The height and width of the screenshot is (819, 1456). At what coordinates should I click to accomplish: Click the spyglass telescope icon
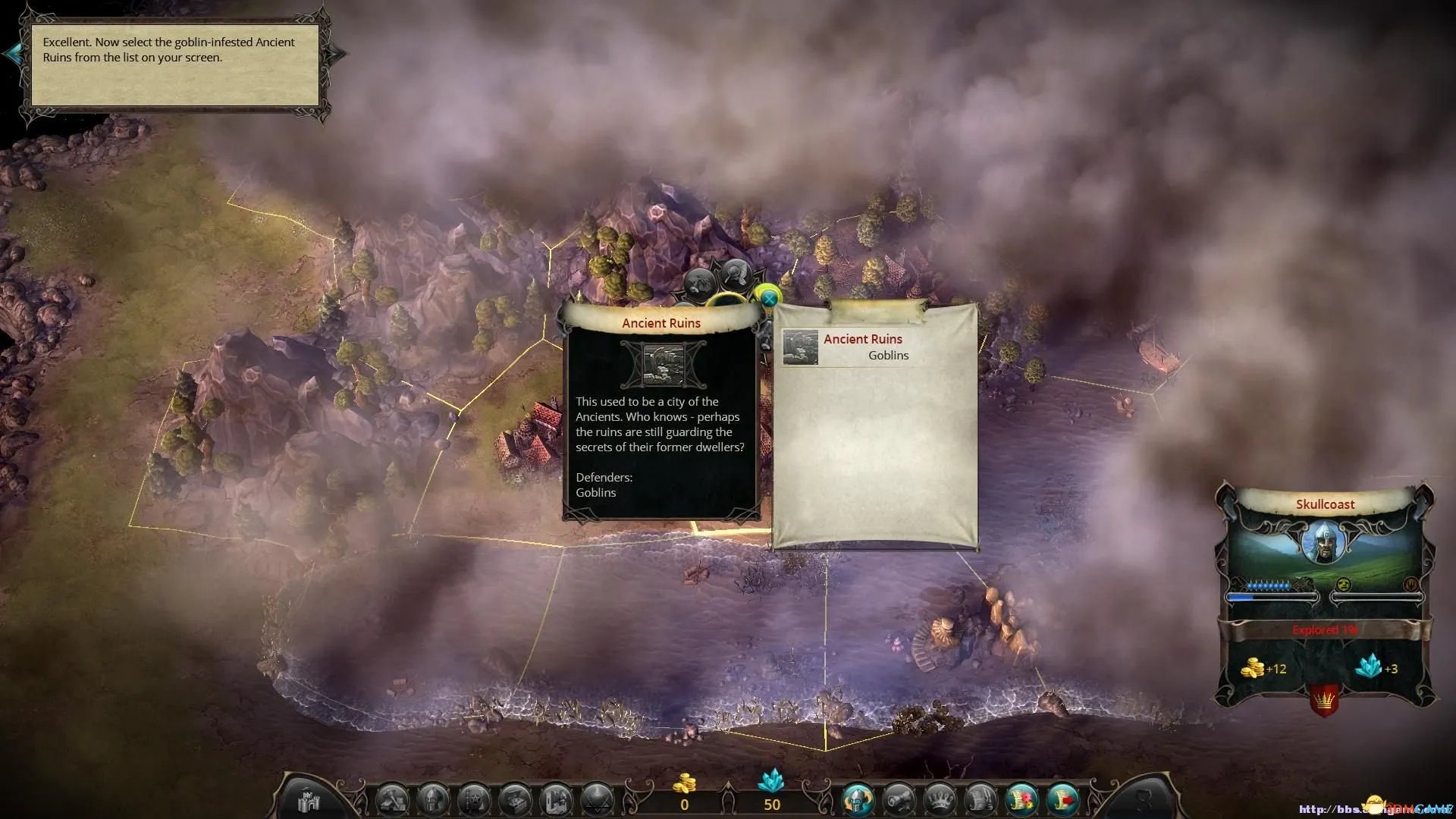pyautogui.click(x=899, y=800)
